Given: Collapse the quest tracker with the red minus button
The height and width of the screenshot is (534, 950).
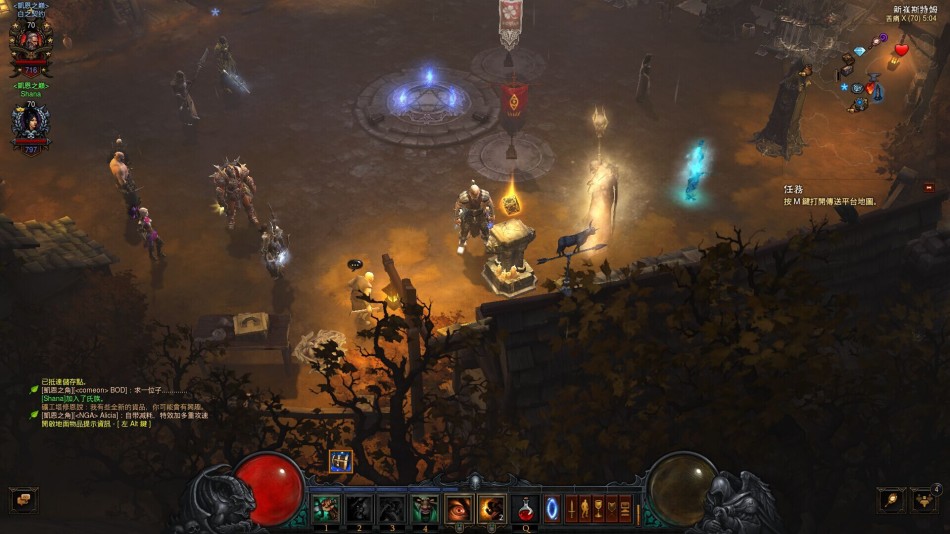Looking at the screenshot, I should (929, 187).
